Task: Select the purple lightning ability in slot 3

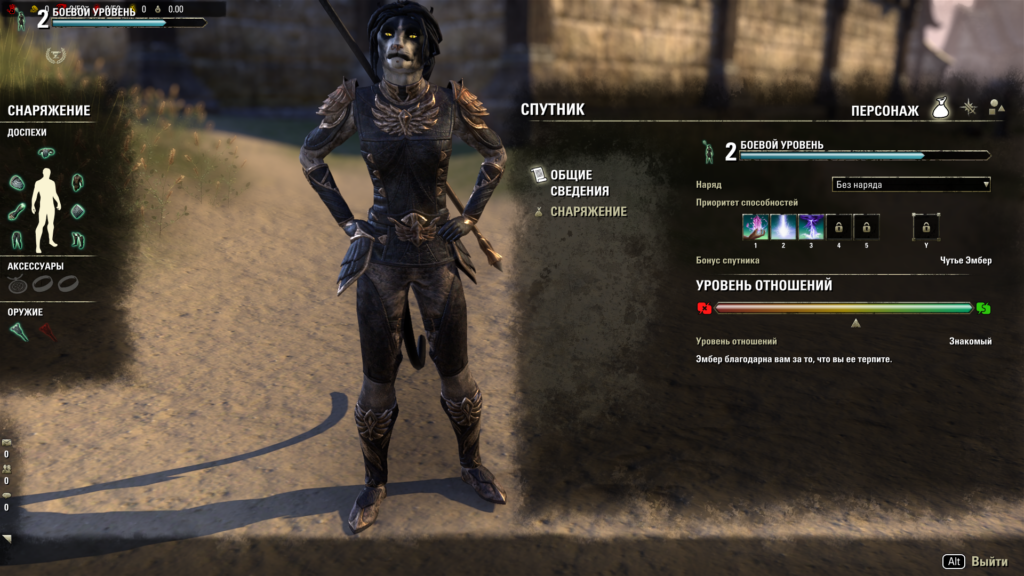Action: pos(811,227)
